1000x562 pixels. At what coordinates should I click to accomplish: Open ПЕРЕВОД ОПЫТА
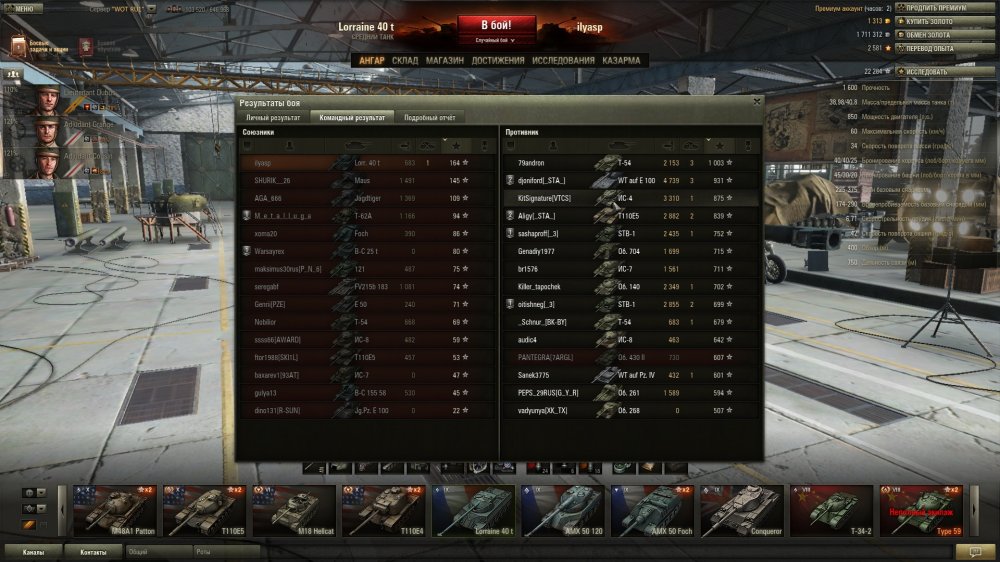(x=931, y=48)
